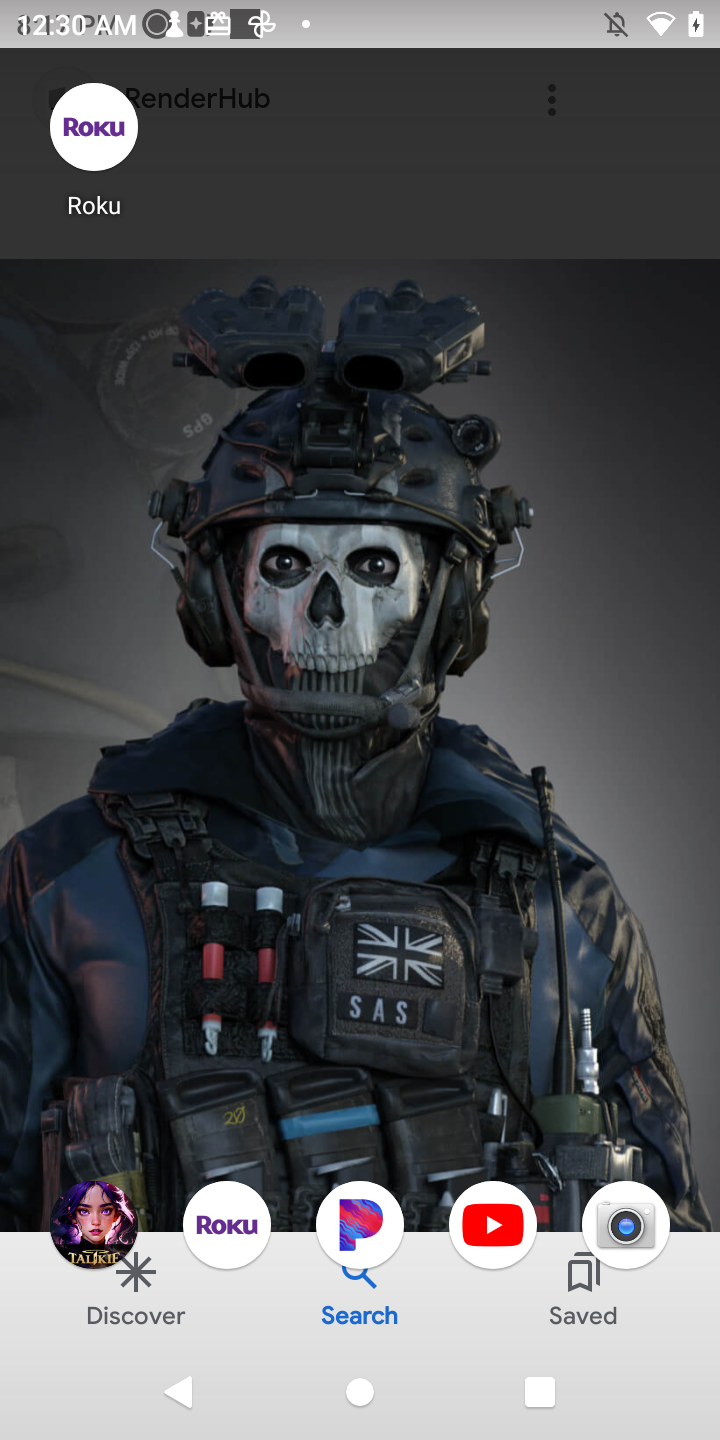The height and width of the screenshot is (1440, 720).
Task: Open the three-dot overflow menu
Action: (x=552, y=100)
